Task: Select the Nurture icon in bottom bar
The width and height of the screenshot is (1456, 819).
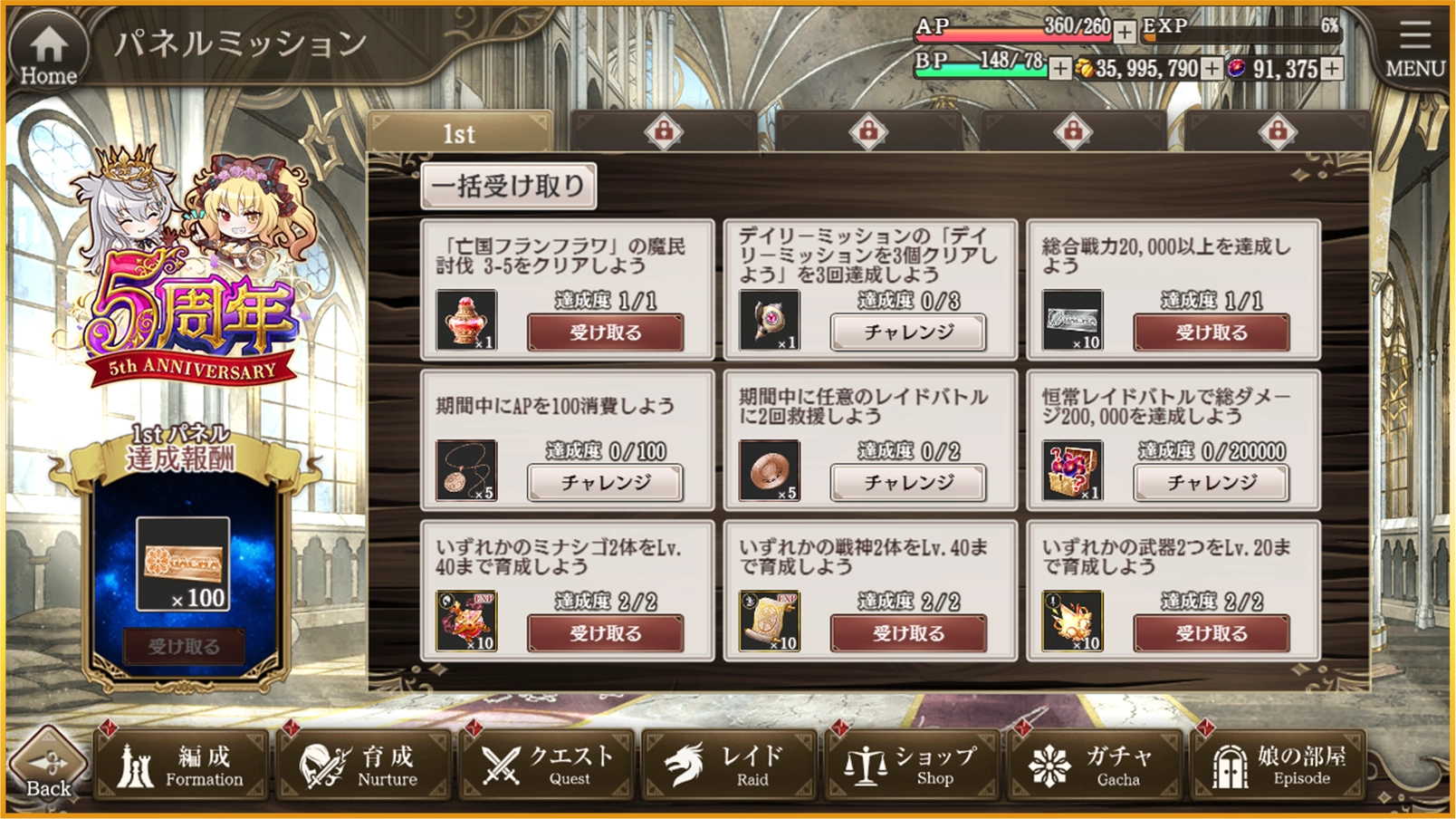Action: coord(319,766)
